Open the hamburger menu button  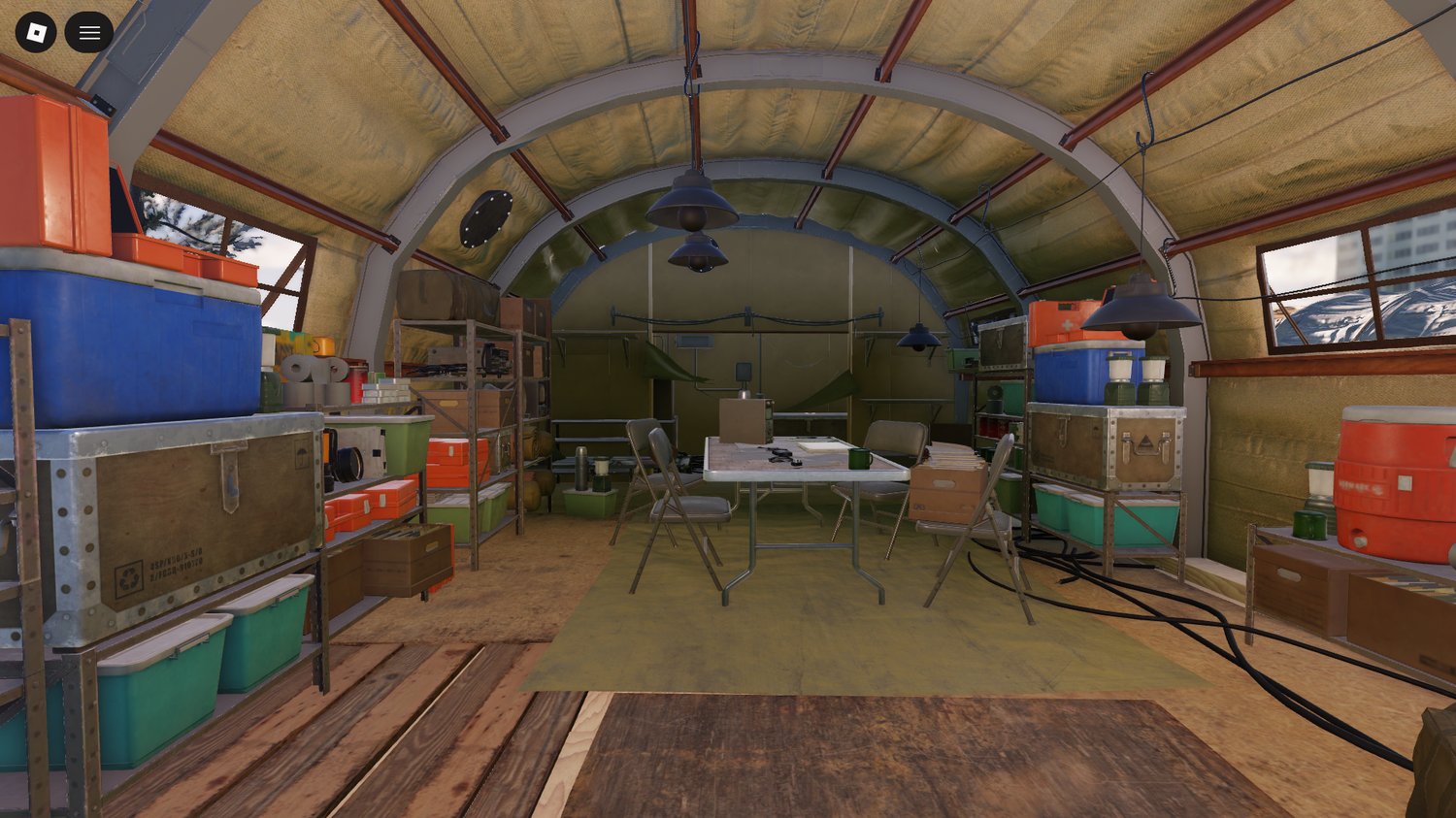click(89, 33)
